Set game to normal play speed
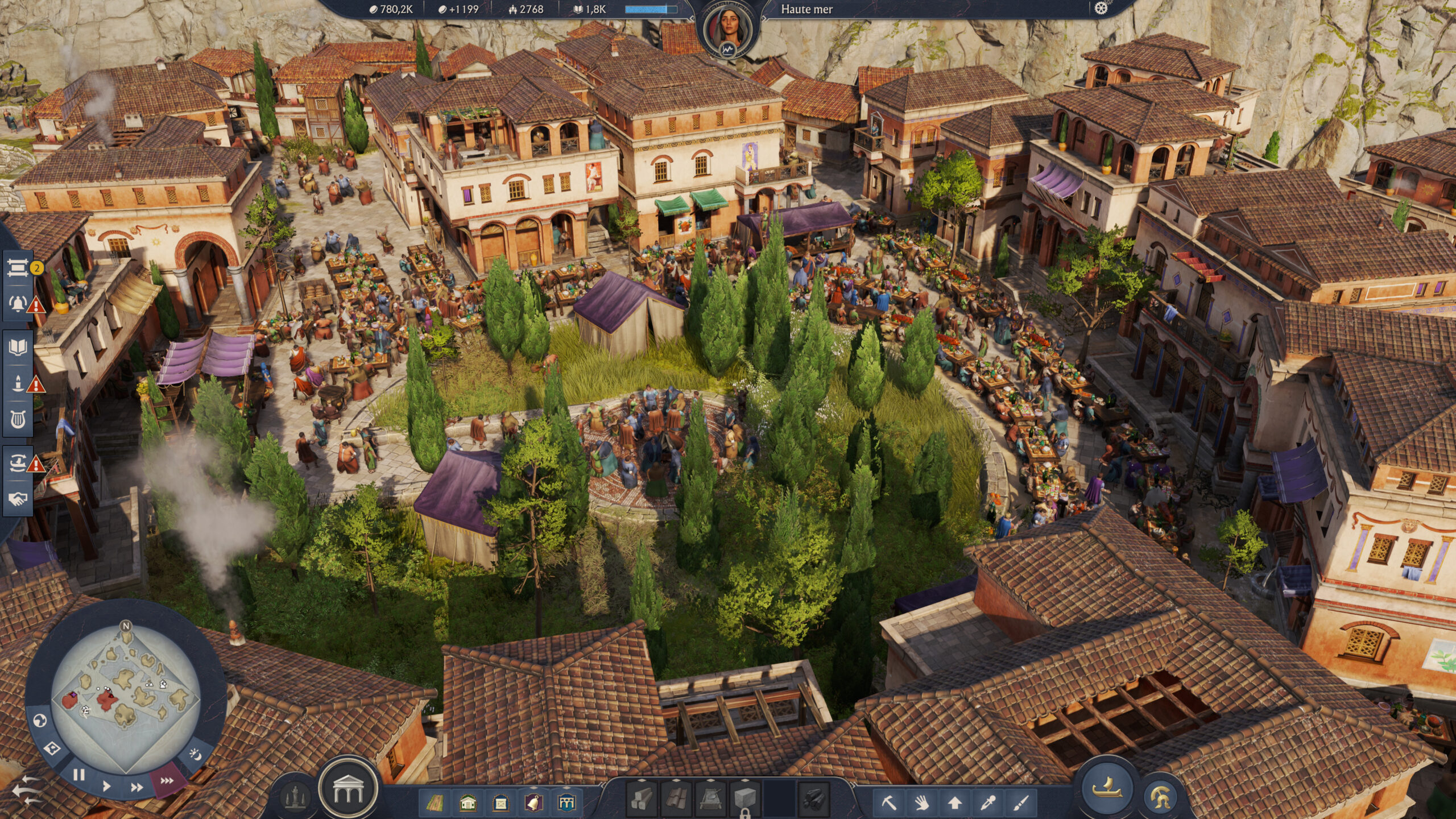This screenshot has height=819, width=1456. pyautogui.click(x=106, y=787)
